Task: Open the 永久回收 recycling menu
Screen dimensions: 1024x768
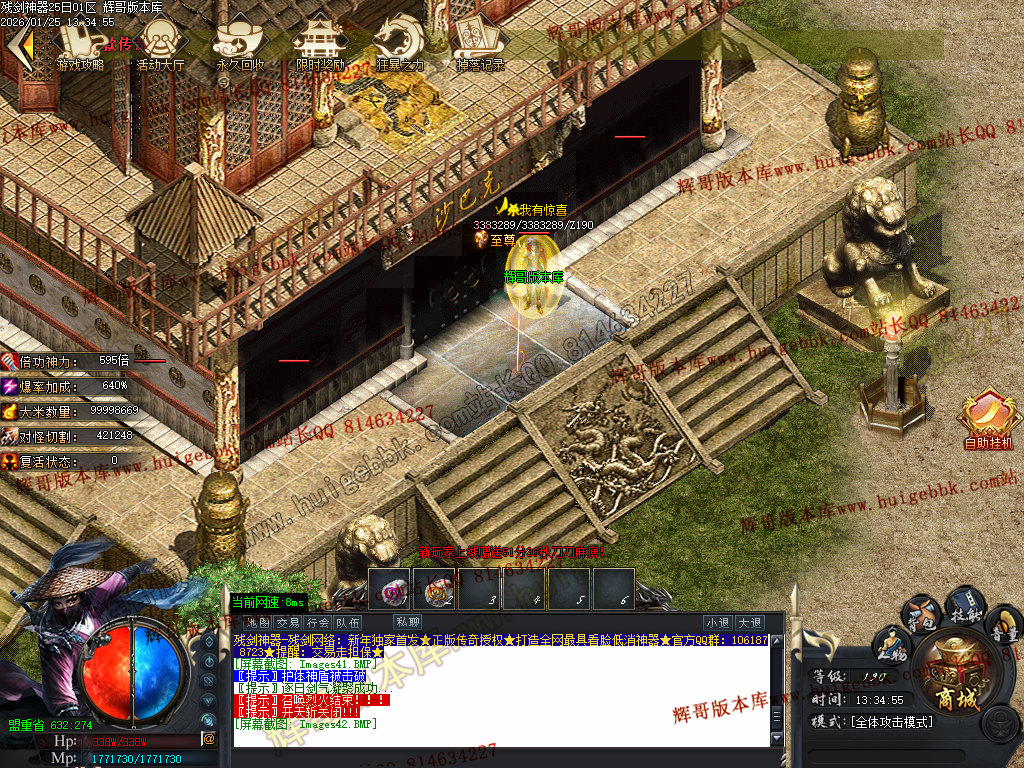Action: pos(241,46)
